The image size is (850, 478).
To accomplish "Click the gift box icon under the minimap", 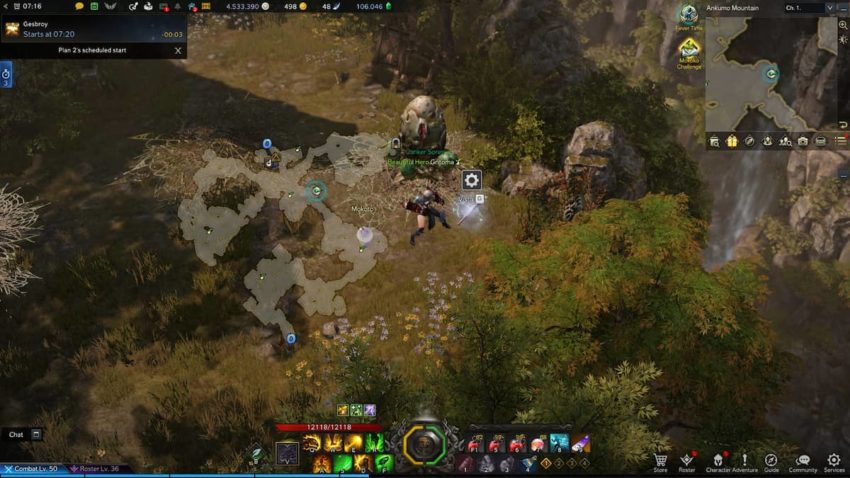I will pos(732,141).
